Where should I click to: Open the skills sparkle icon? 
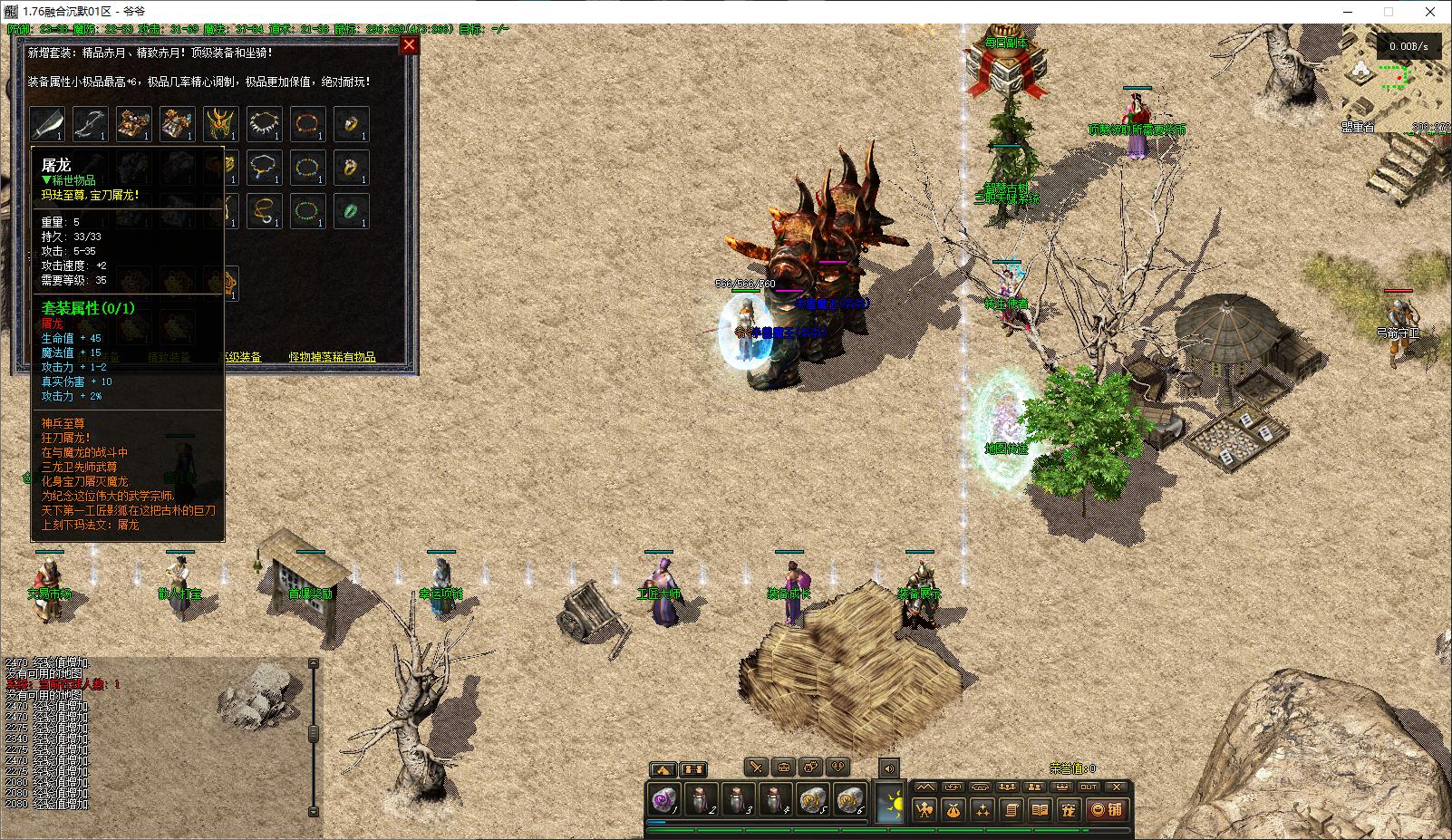982,810
